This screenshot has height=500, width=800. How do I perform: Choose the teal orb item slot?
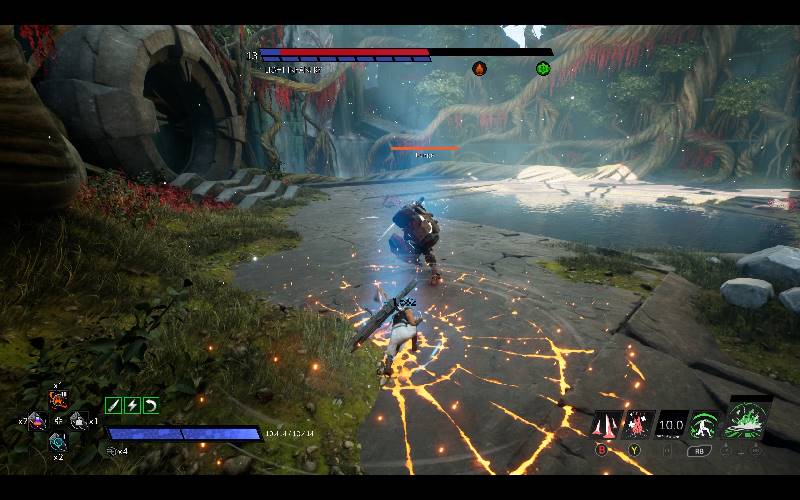(x=58, y=441)
